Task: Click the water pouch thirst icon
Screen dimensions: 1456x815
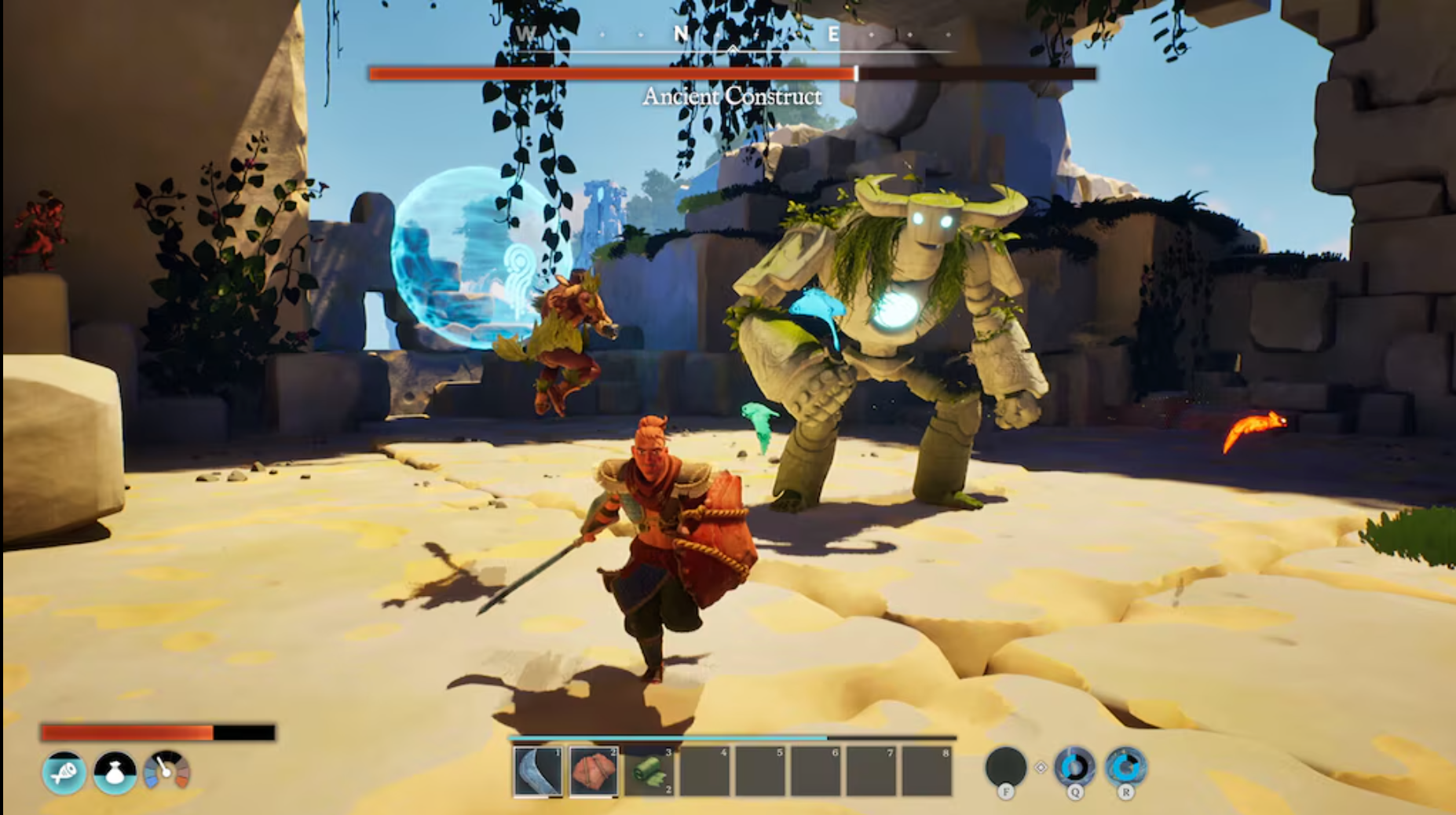Action: [115, 773]
